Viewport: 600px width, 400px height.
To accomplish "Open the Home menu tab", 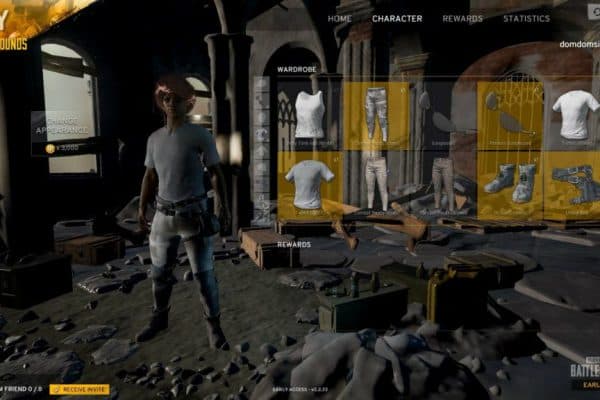I will click(x=340, y=18).
